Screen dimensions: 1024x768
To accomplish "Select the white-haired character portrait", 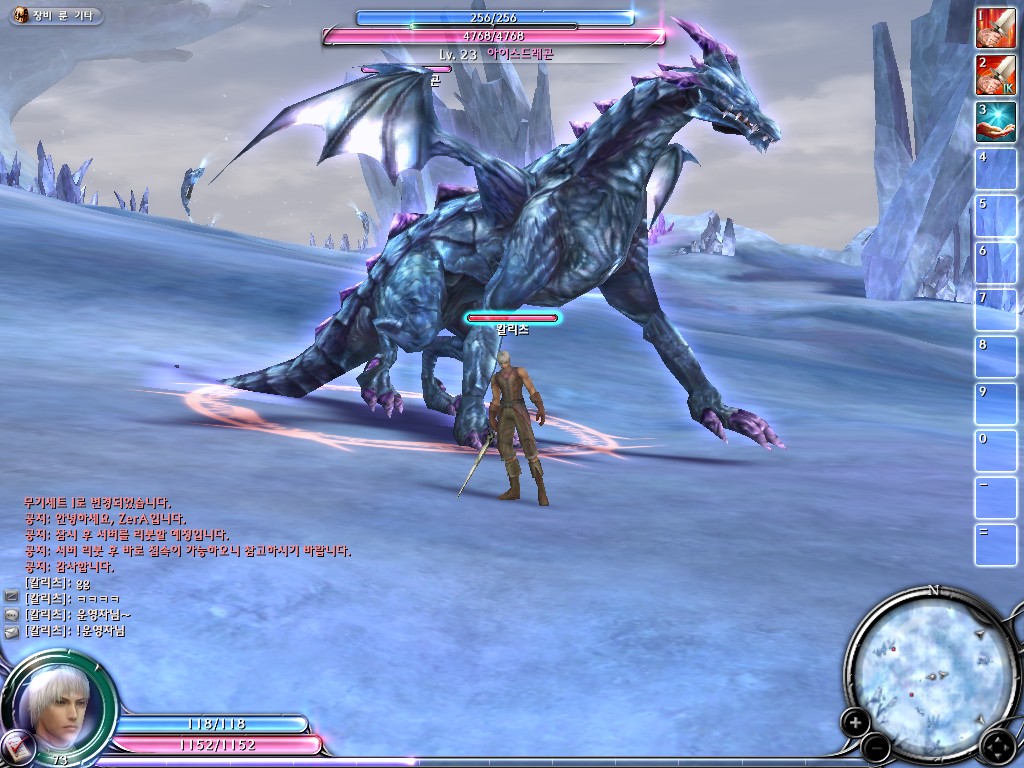I will 57,699.
